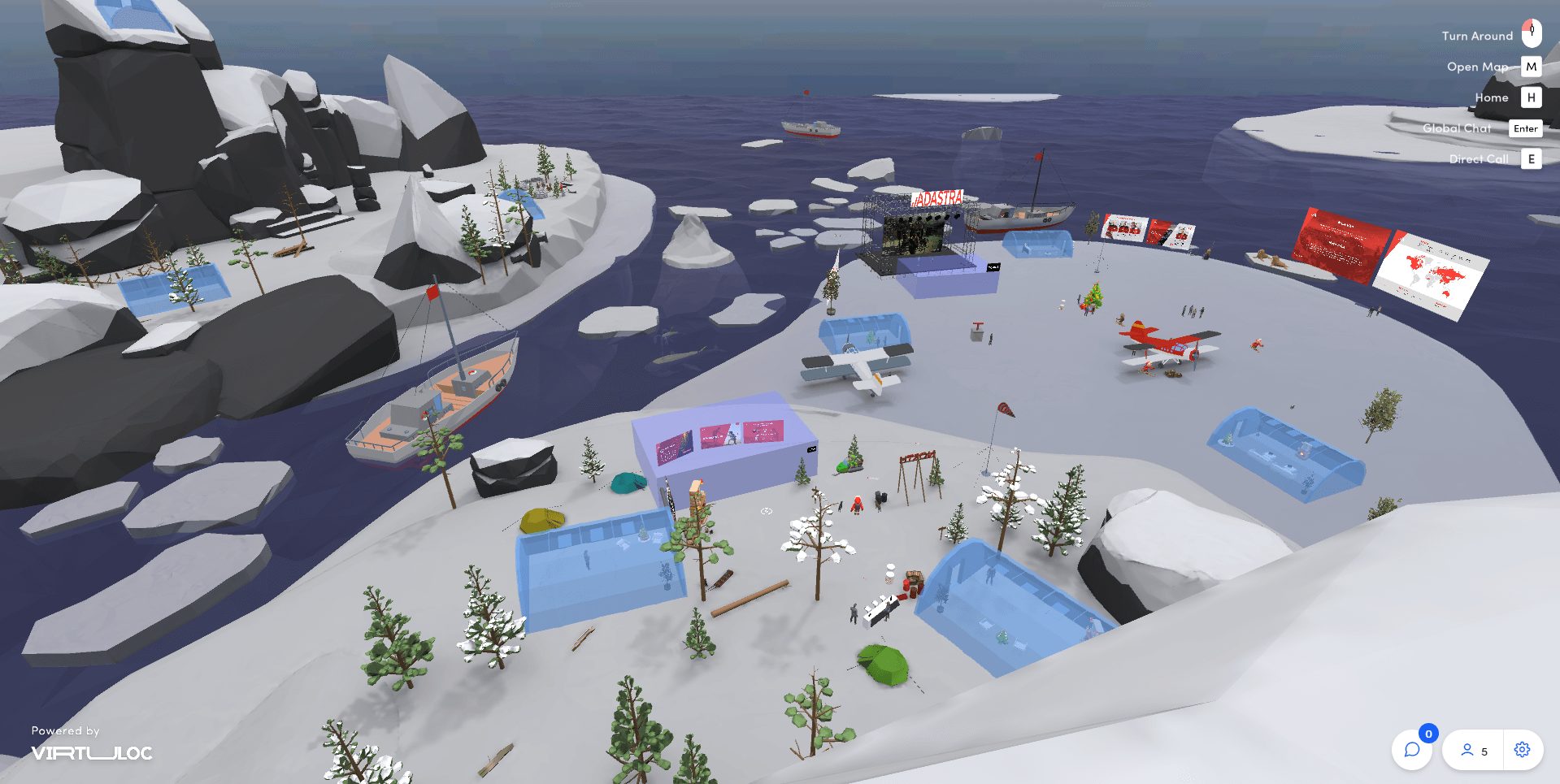Click the attendee counter showing 5 participants

1475,750
